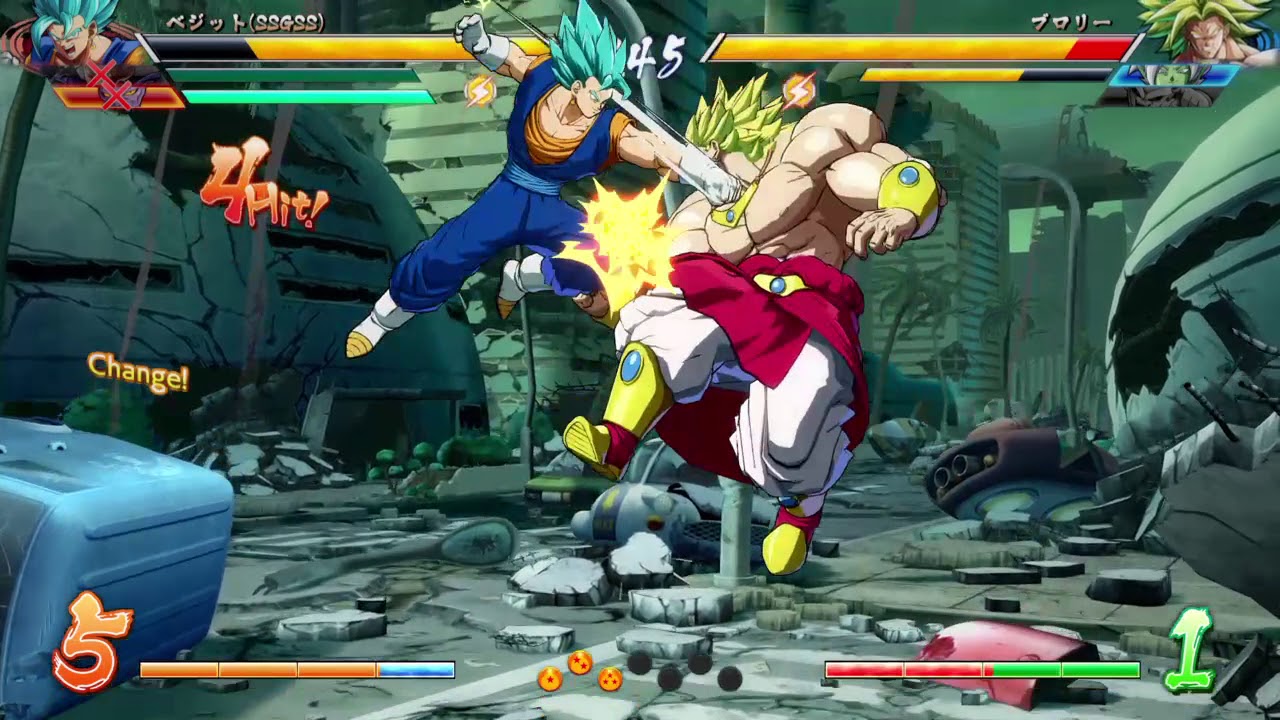This screenshot has height=720, width=1280.
Task: Click the red lightning Sparking icon near Broly's bar
Action: click(797, 90)
